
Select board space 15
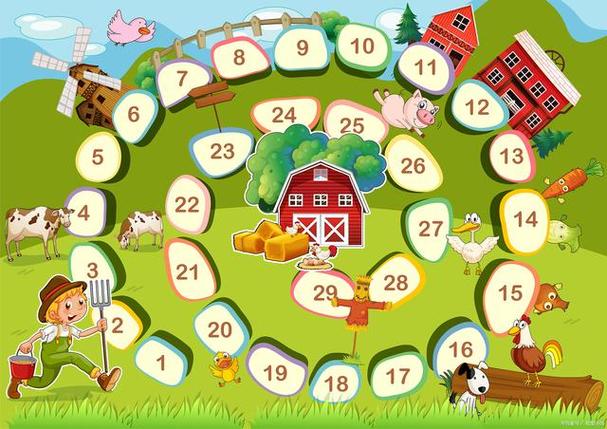coord(510,292)
